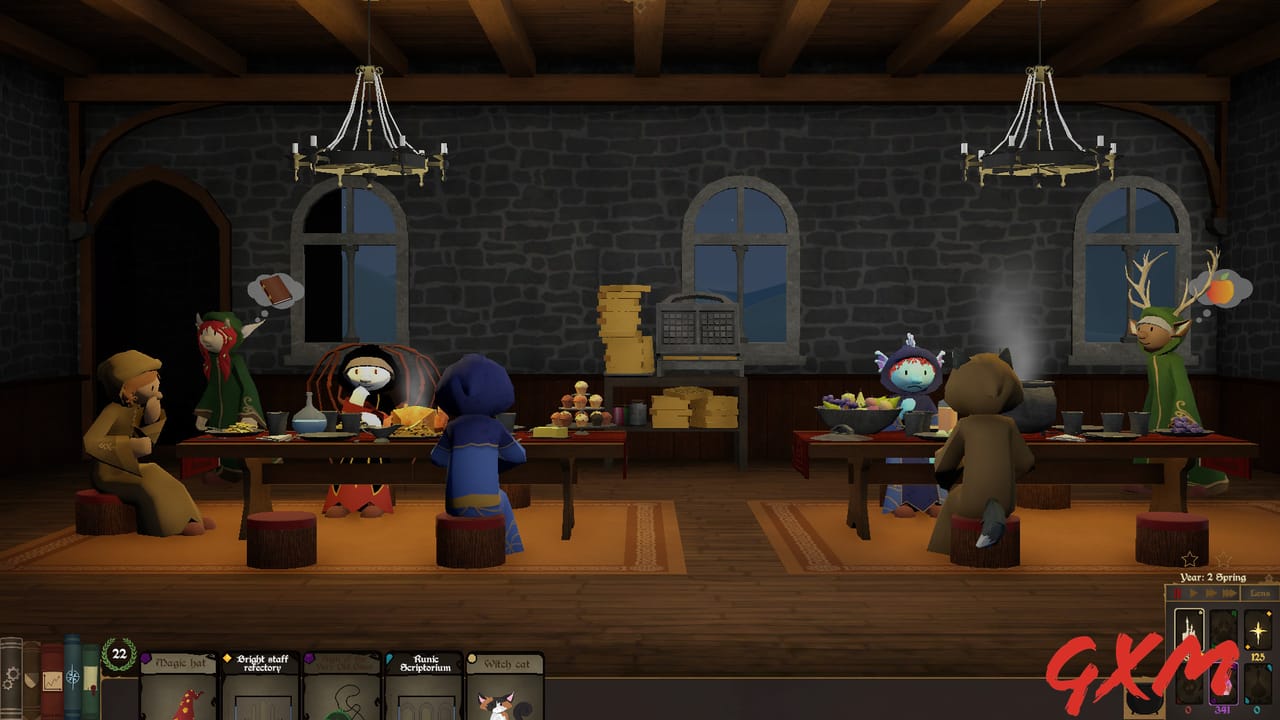This screenshot has height=720, width=1280.
Task: Click the yellow gem on Bright staff refectory card
Action: [227, 658]
